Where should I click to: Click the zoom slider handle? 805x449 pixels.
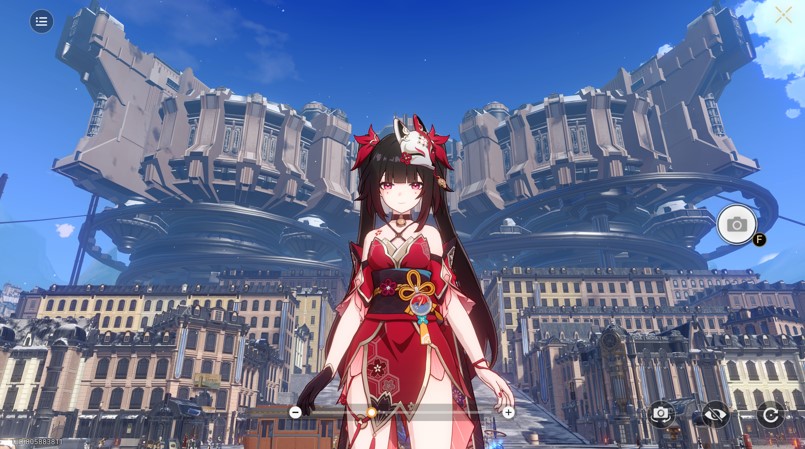tap(371, 412)
